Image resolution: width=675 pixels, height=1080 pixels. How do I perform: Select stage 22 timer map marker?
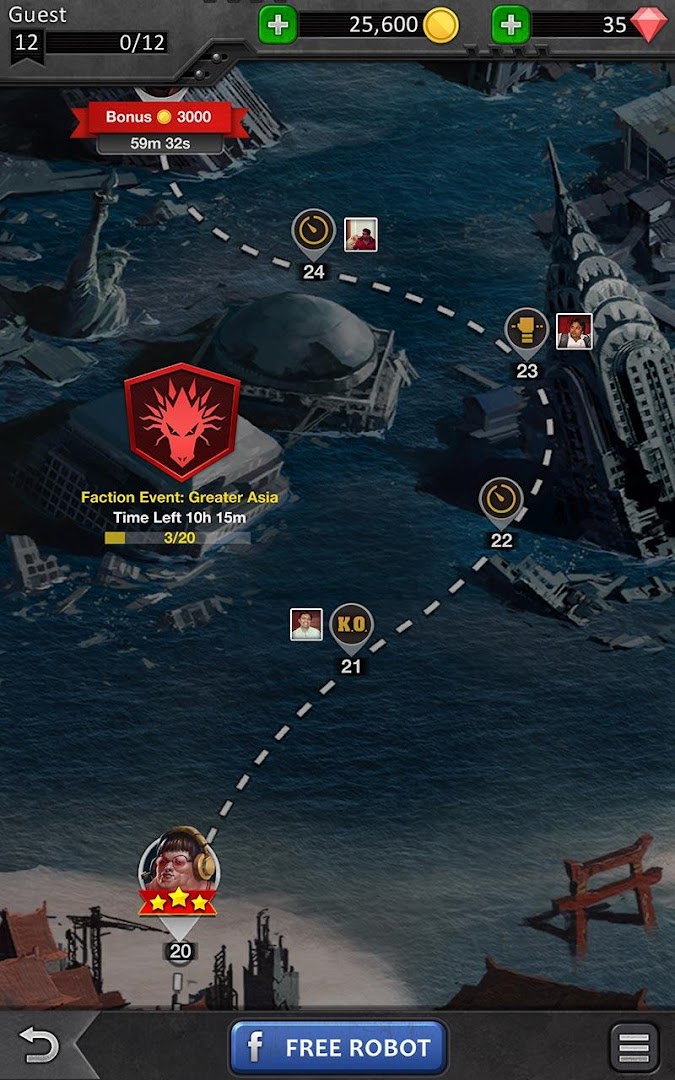pyautogui.click(x=501, y=499)
